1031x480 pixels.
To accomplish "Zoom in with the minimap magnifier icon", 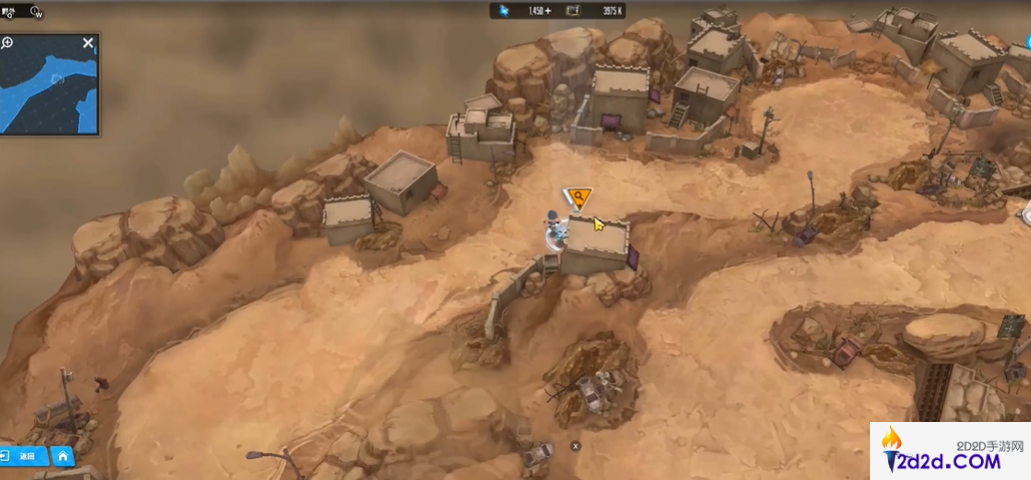I will point(8,43).
